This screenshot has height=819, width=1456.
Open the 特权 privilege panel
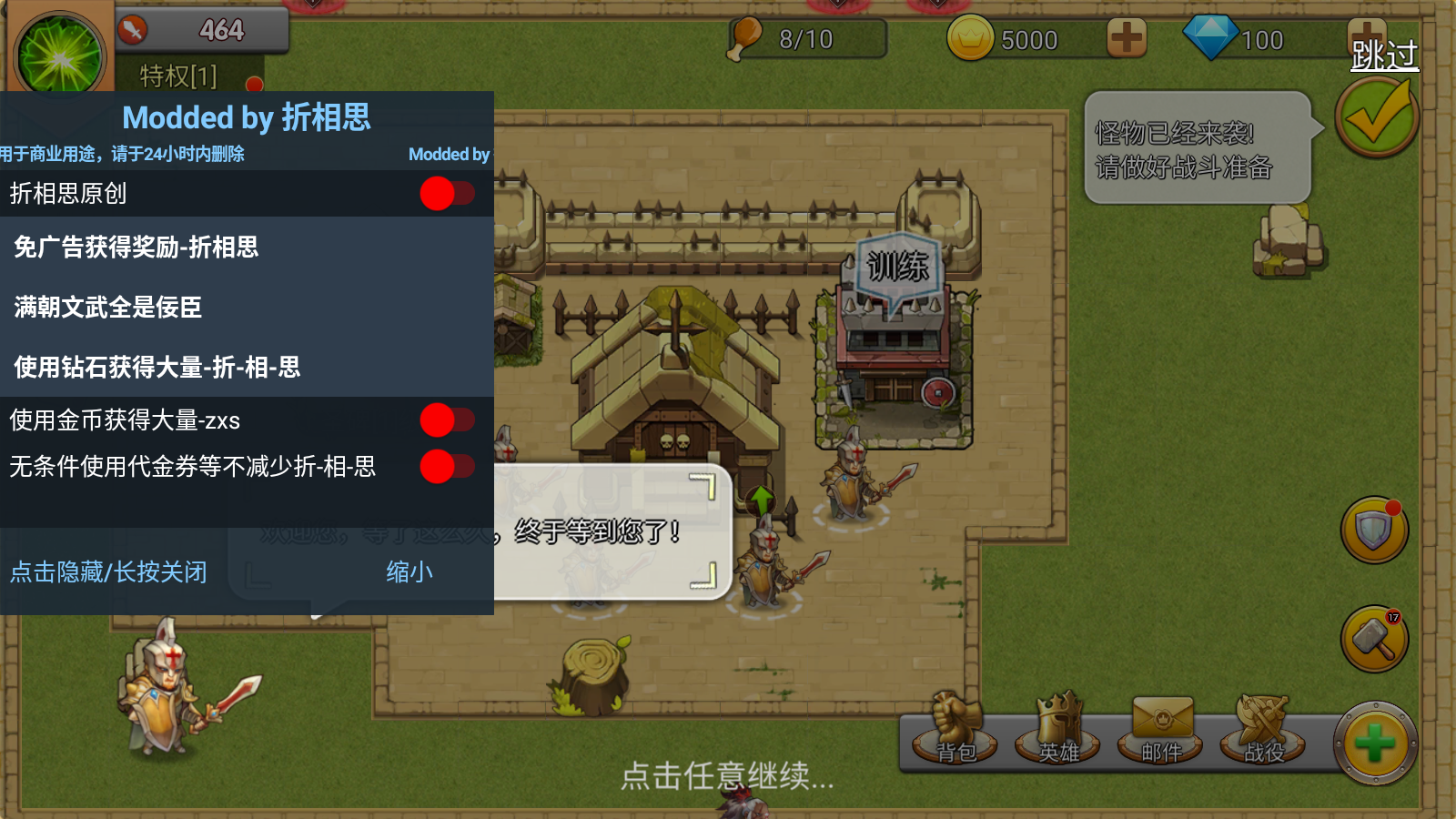[x=179, y=76]
